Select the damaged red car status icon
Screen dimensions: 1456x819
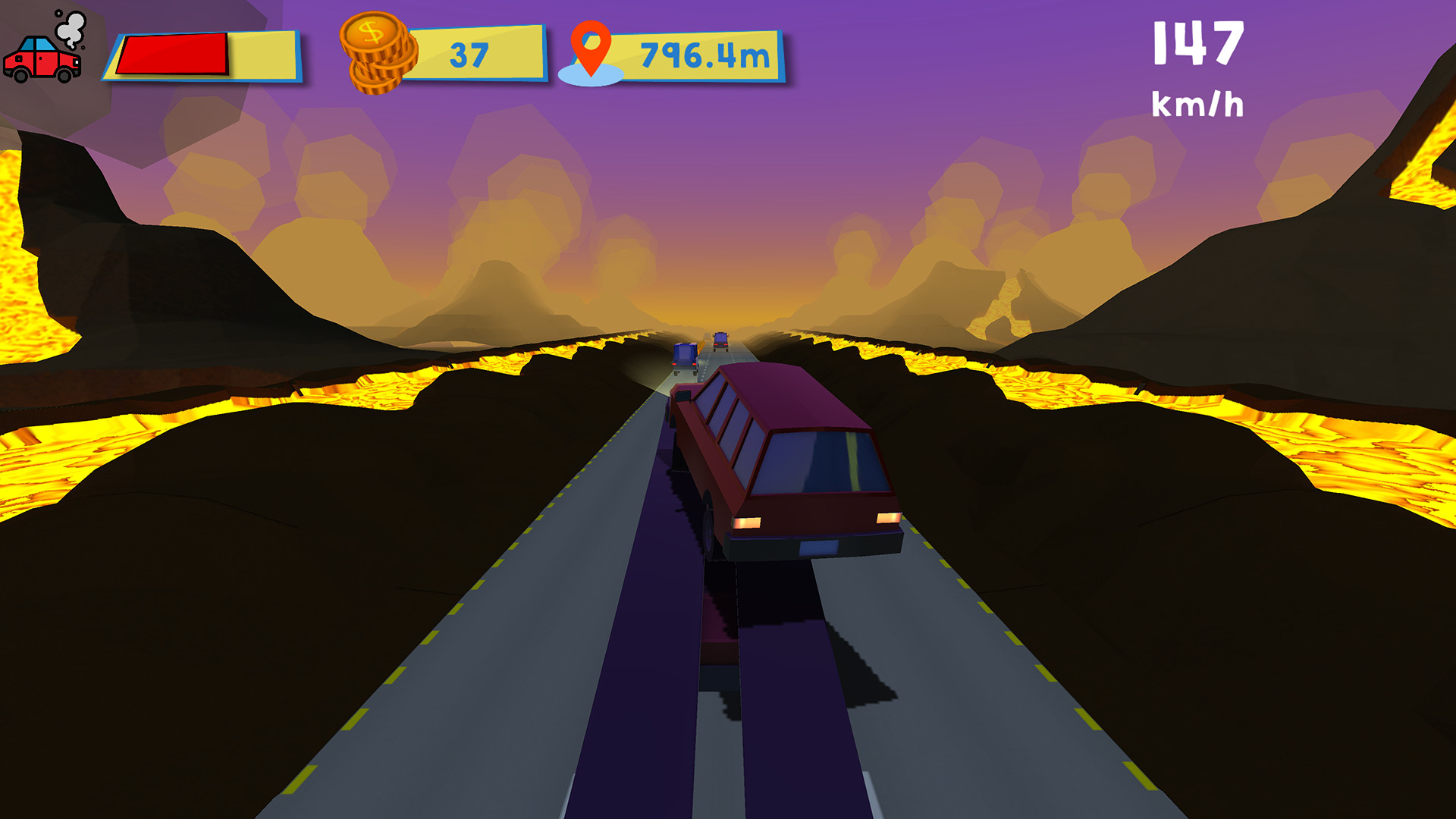coord(42,61)
